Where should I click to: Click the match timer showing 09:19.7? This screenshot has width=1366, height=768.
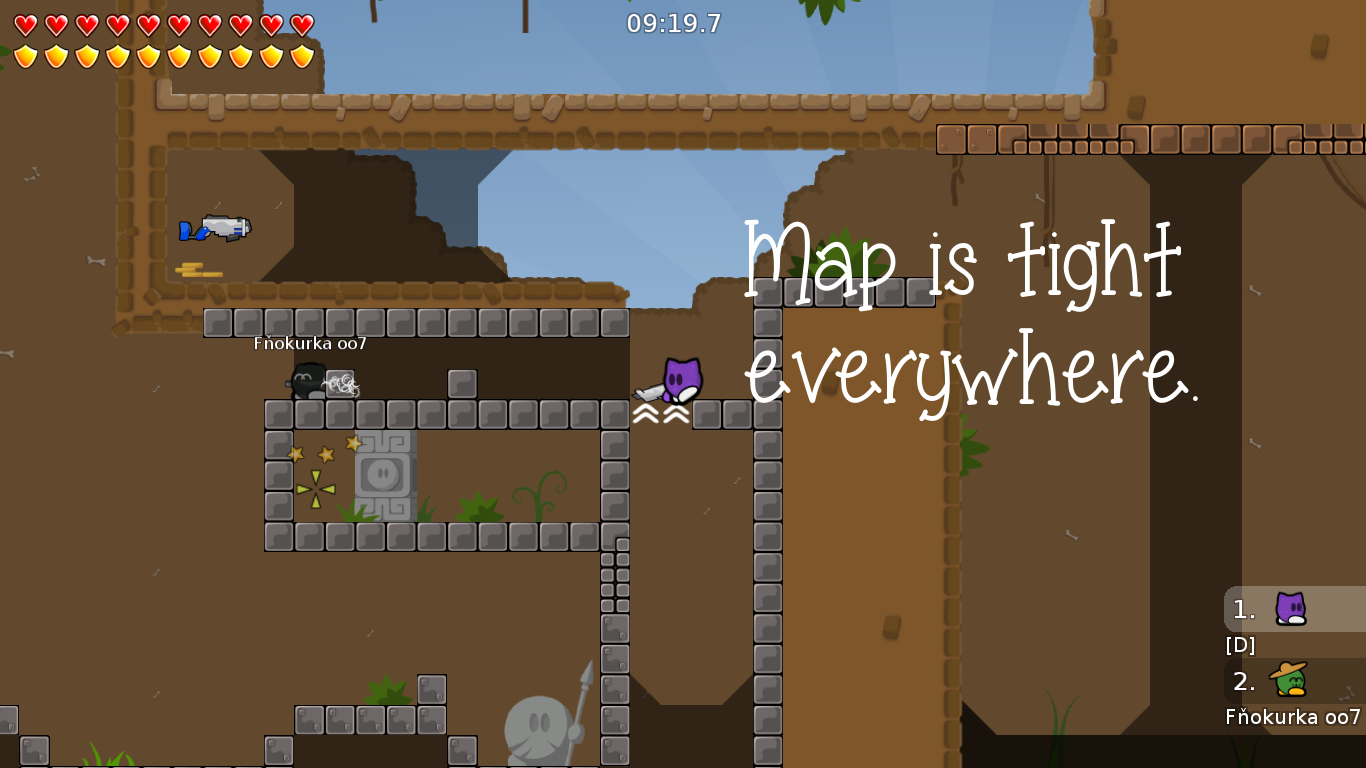coord(673,24)
